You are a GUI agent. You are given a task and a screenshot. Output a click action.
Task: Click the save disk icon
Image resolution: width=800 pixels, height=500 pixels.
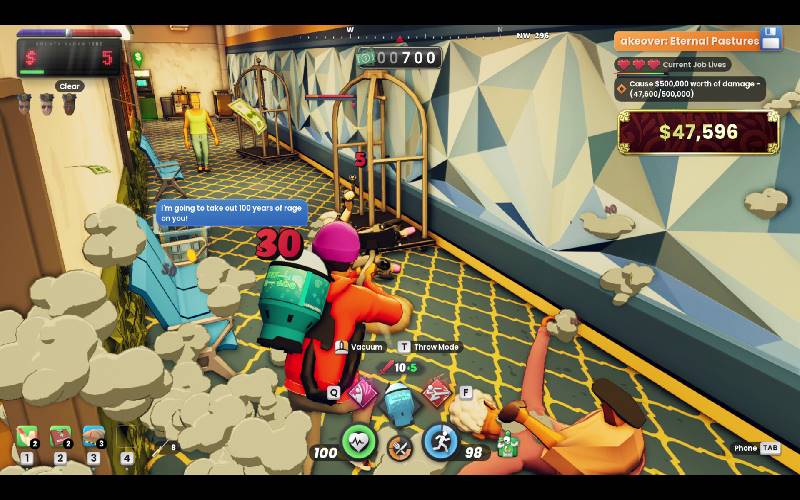771,40
